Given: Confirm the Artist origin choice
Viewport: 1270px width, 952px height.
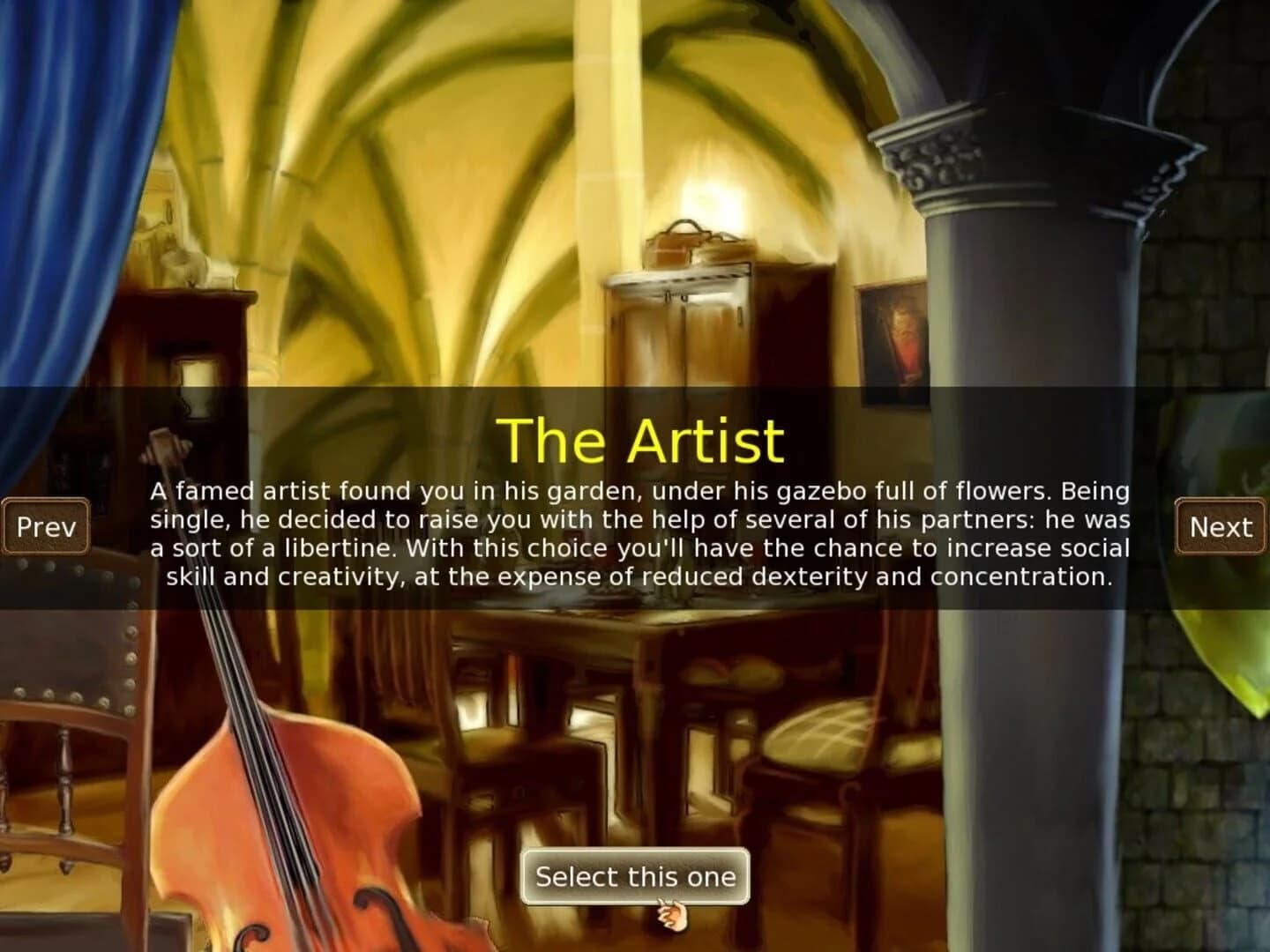Looking at the screenshot, I should click(636, 875).
